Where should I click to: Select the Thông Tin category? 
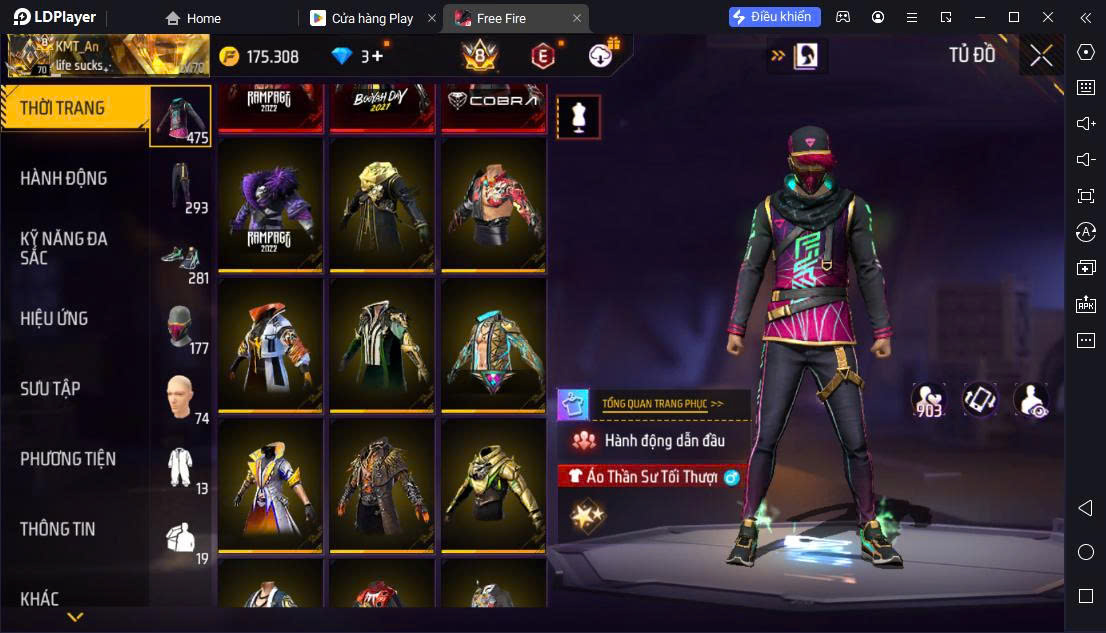click(58, 529)
